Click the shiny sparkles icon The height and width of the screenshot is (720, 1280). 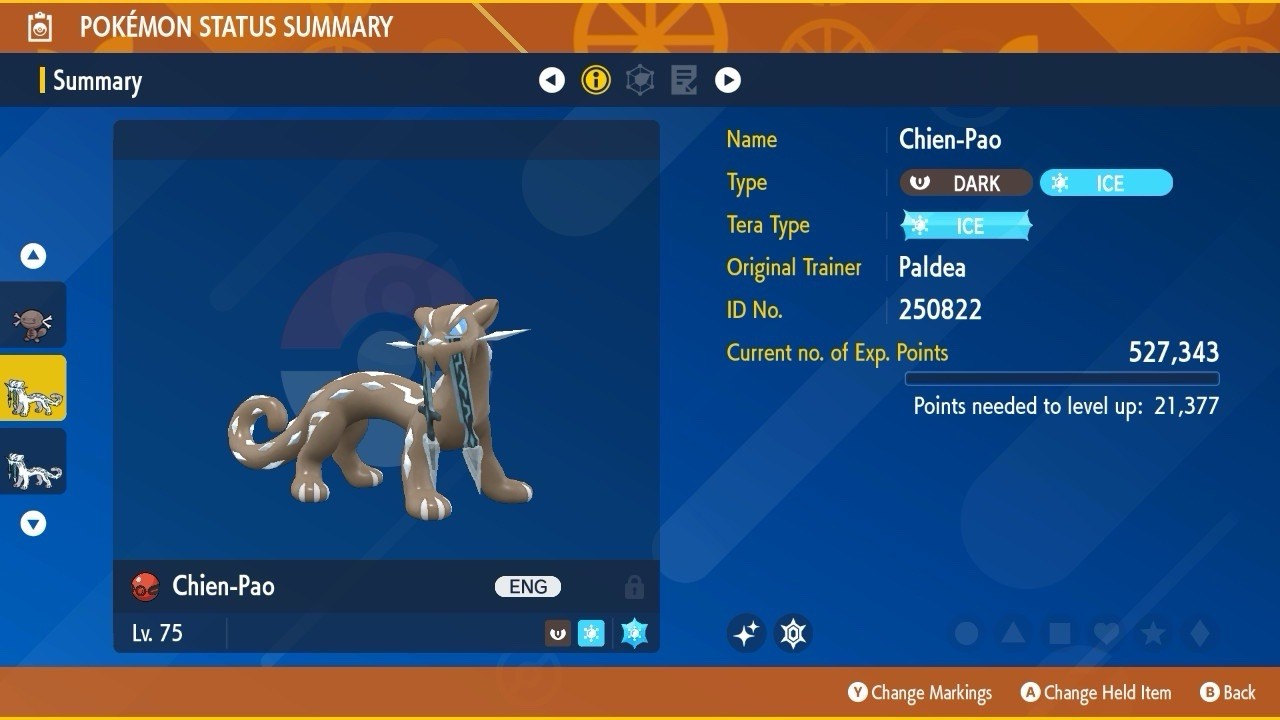click(746, 633)
